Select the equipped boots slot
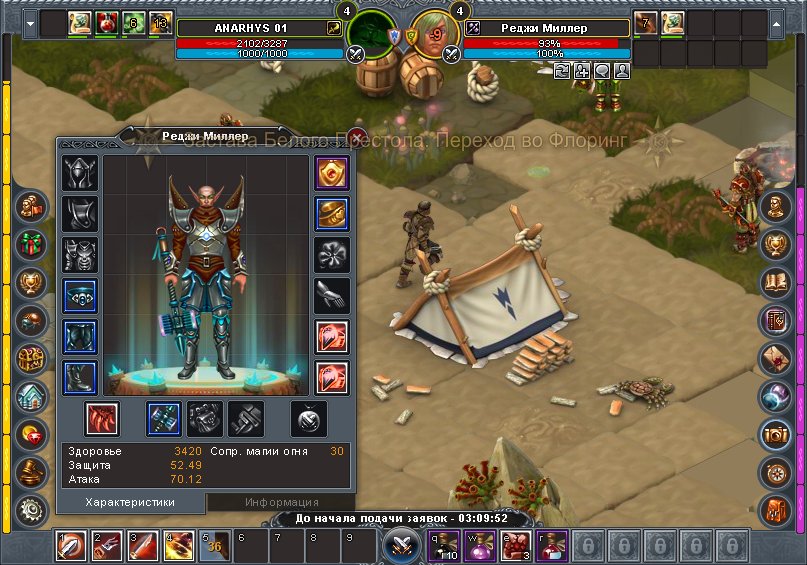Viewport: 807px width, 565px height. click(x=80, y=378)
